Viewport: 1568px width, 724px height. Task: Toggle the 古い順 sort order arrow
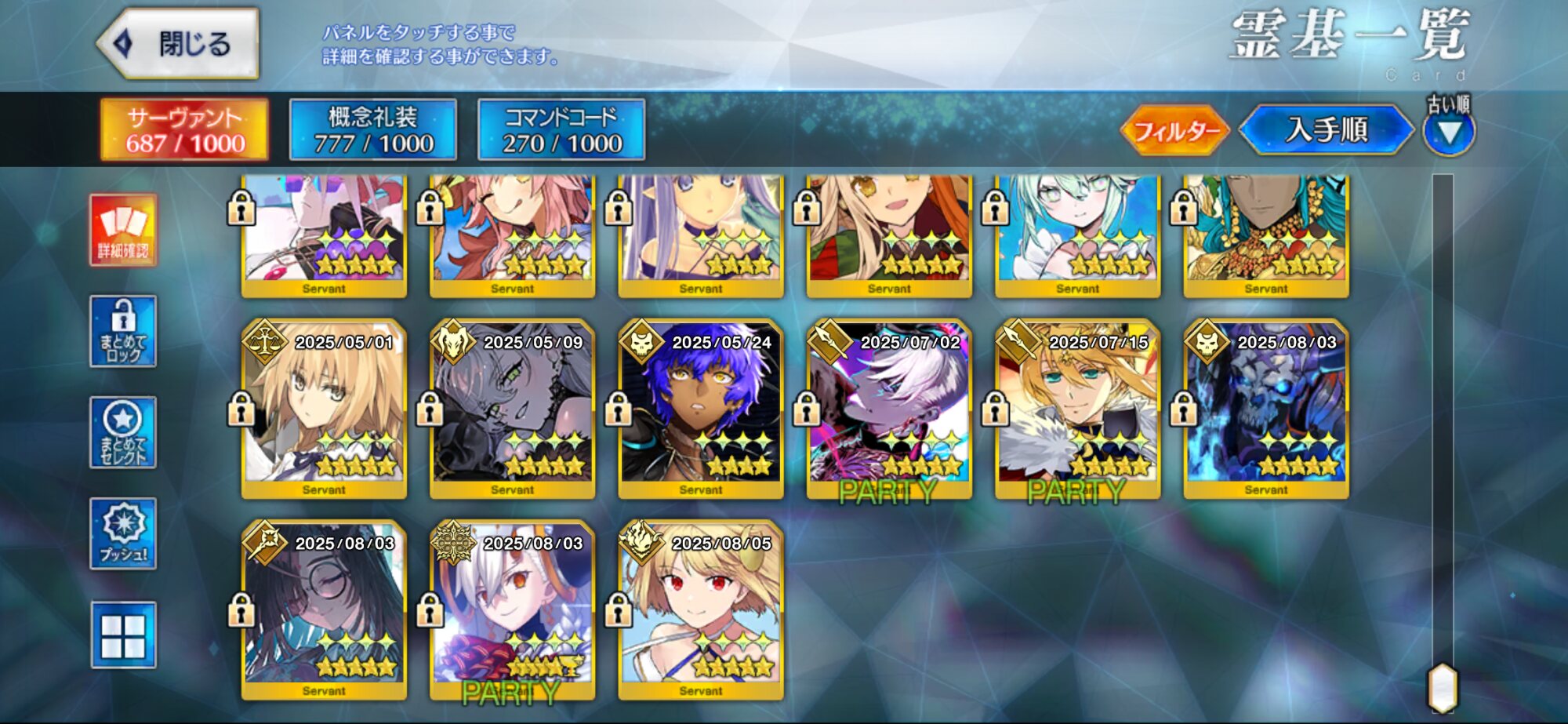[1449, 132]
